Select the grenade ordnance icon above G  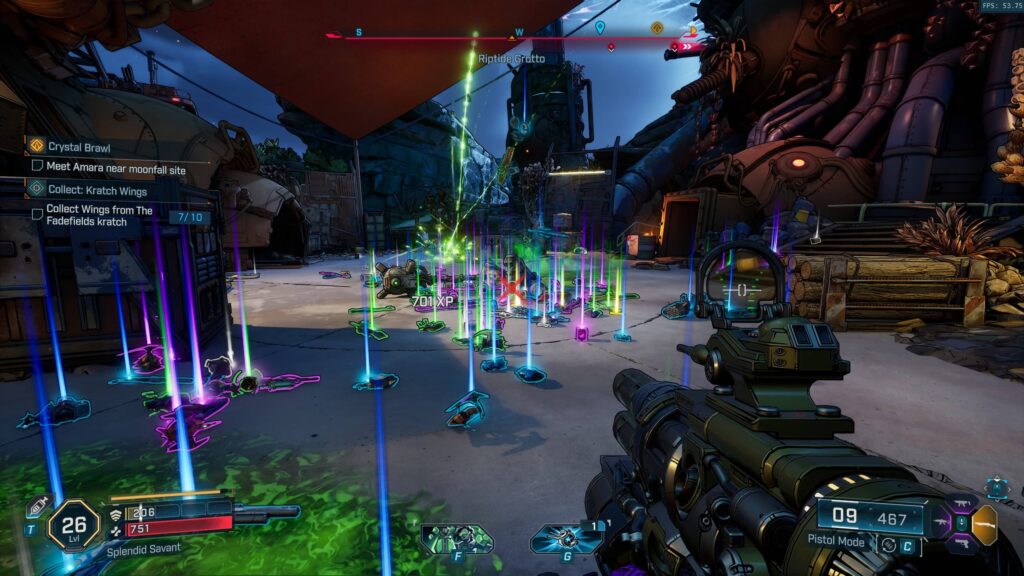tap(566, 538)
